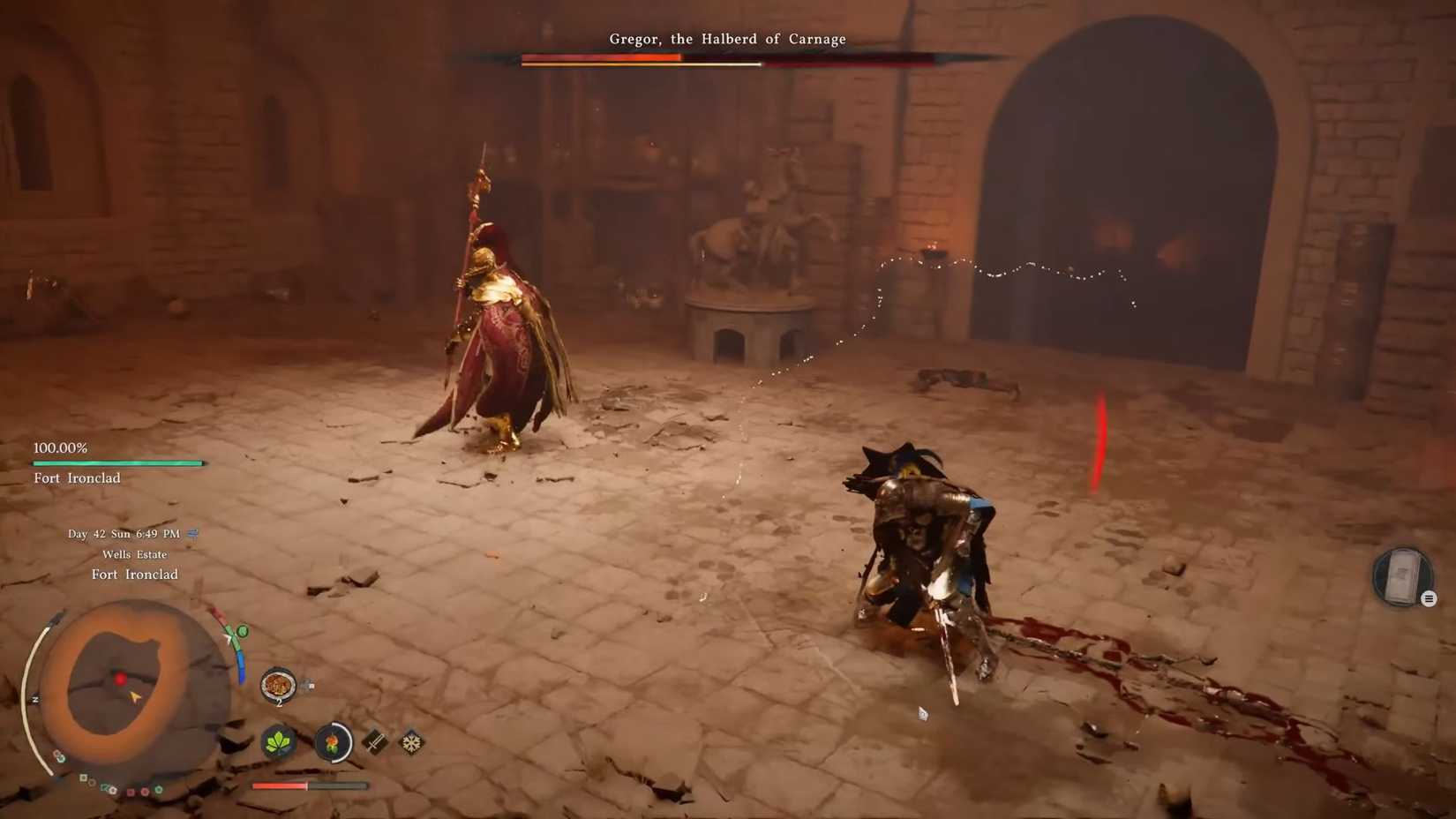The height and width of the screenshot is (819, 1456).
Task: Select the food plate consumable in the hotbar
Action: pyautogui.click(x=278, y=684)
